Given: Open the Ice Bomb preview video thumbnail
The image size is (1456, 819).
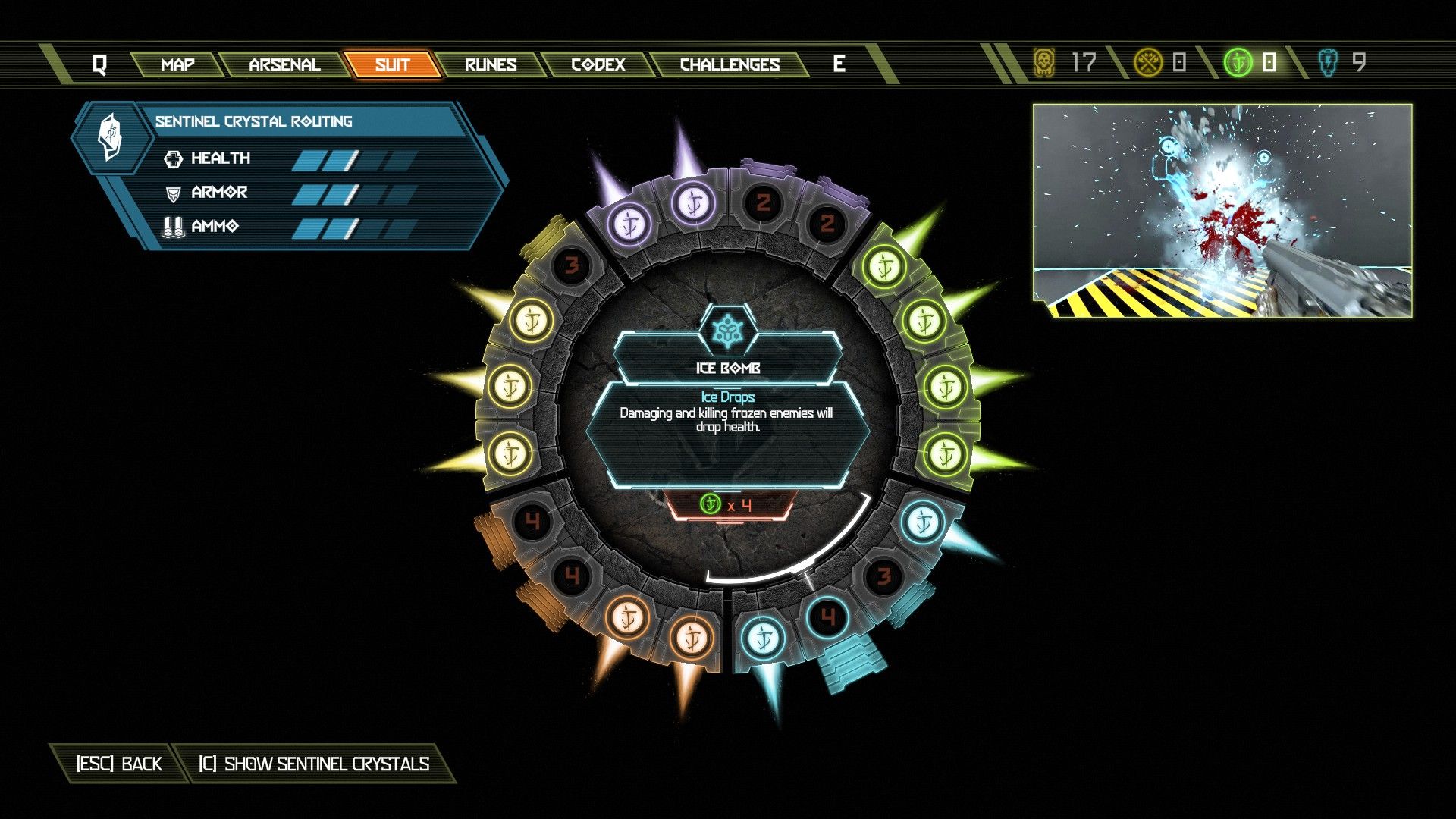Looking at the screenshot, I should coord(1222,211).
